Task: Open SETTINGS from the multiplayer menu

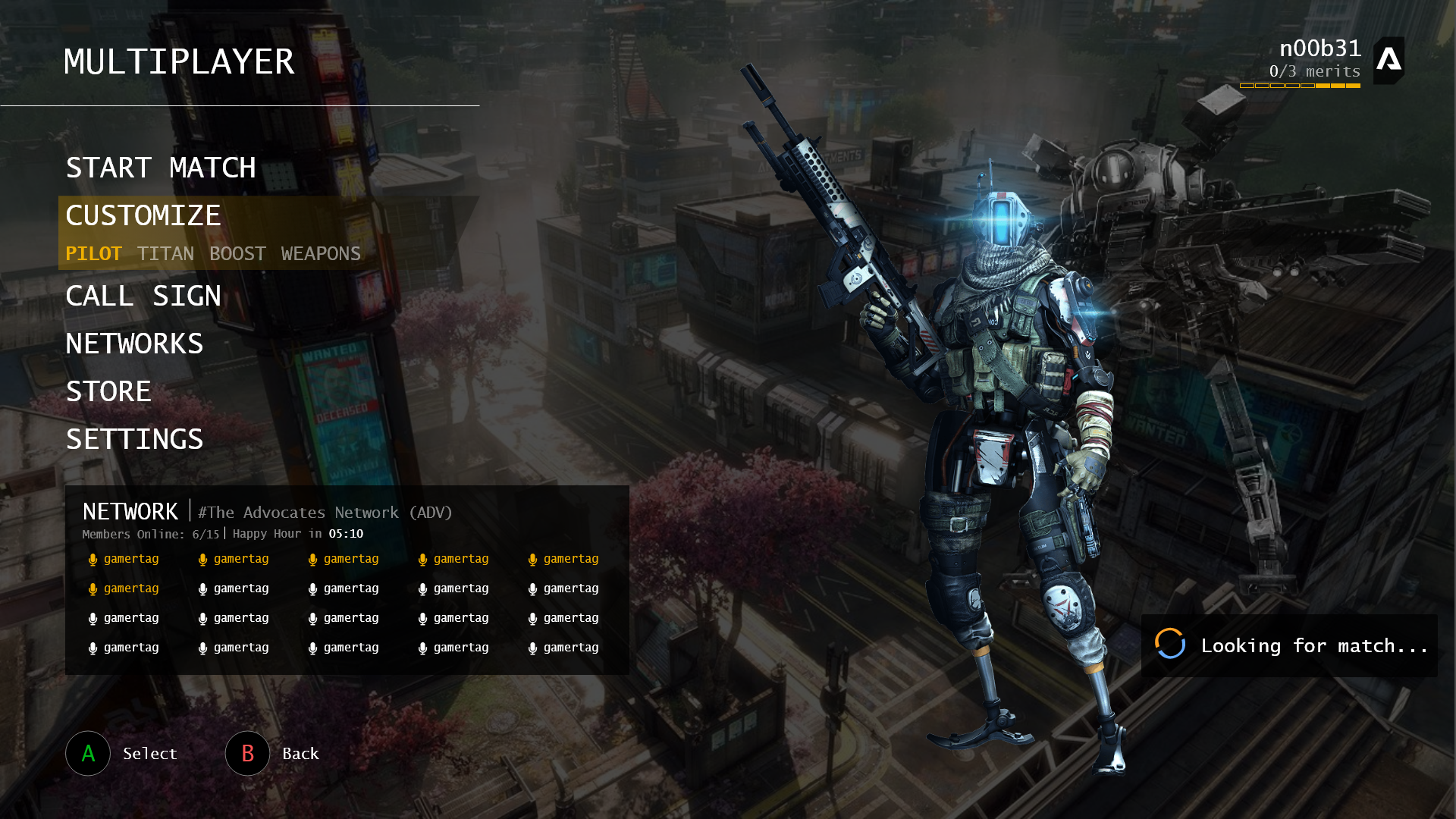Action: [x=134, y=439]
